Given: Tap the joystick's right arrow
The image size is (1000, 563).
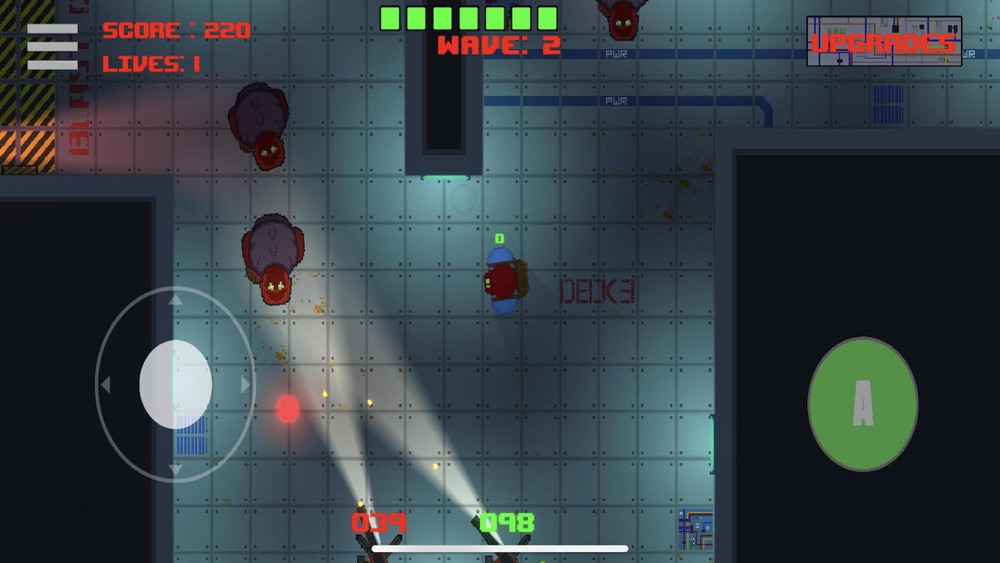Looking at the screenshot, I should point(246,385).
